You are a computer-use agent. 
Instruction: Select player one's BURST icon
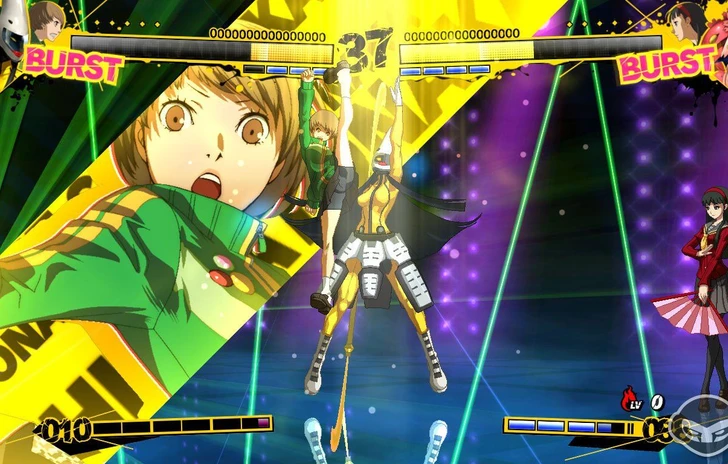point(72,64)
